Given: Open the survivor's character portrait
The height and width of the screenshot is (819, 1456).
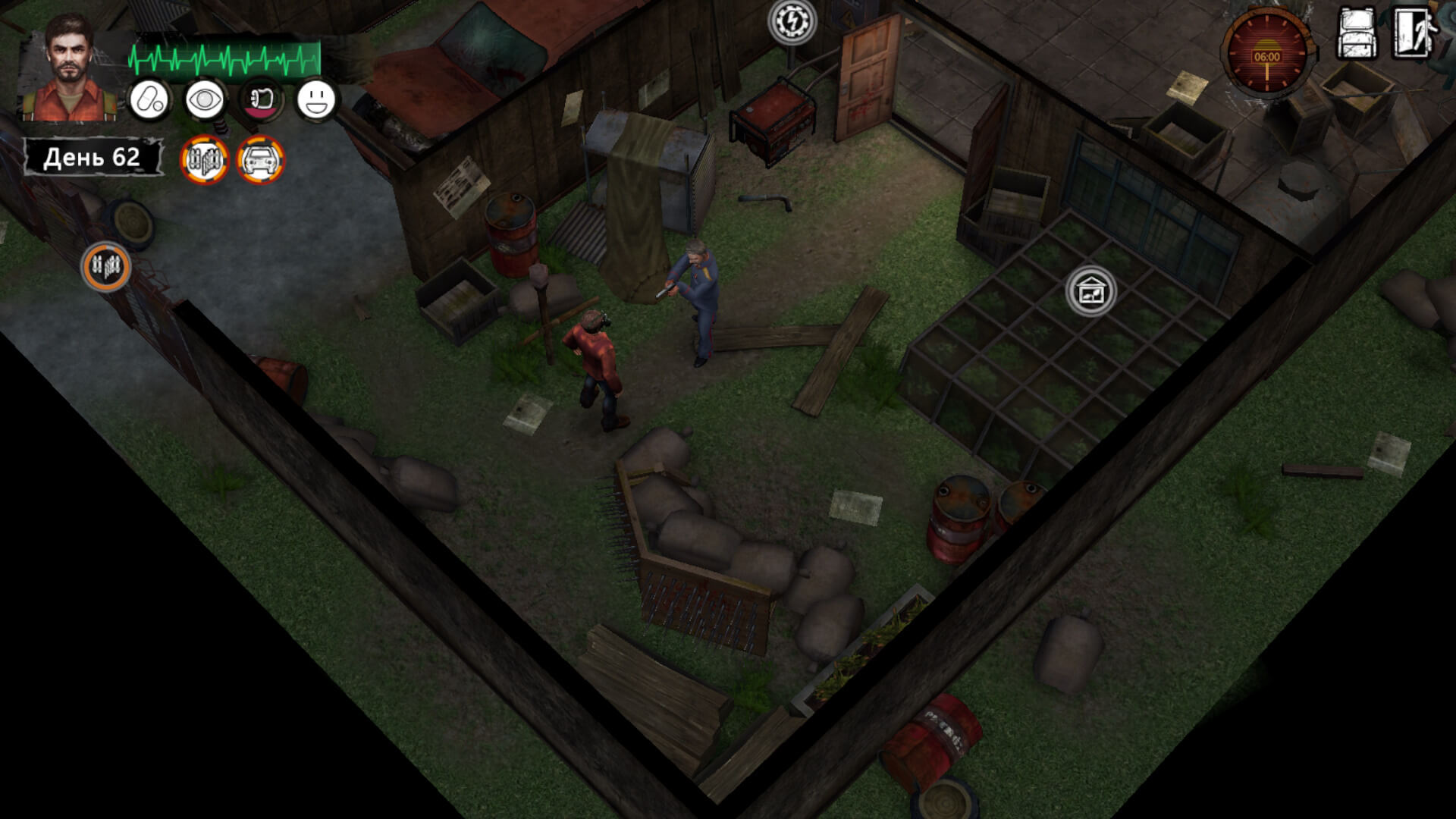Looking at the screenshot, I should (70, 68).
